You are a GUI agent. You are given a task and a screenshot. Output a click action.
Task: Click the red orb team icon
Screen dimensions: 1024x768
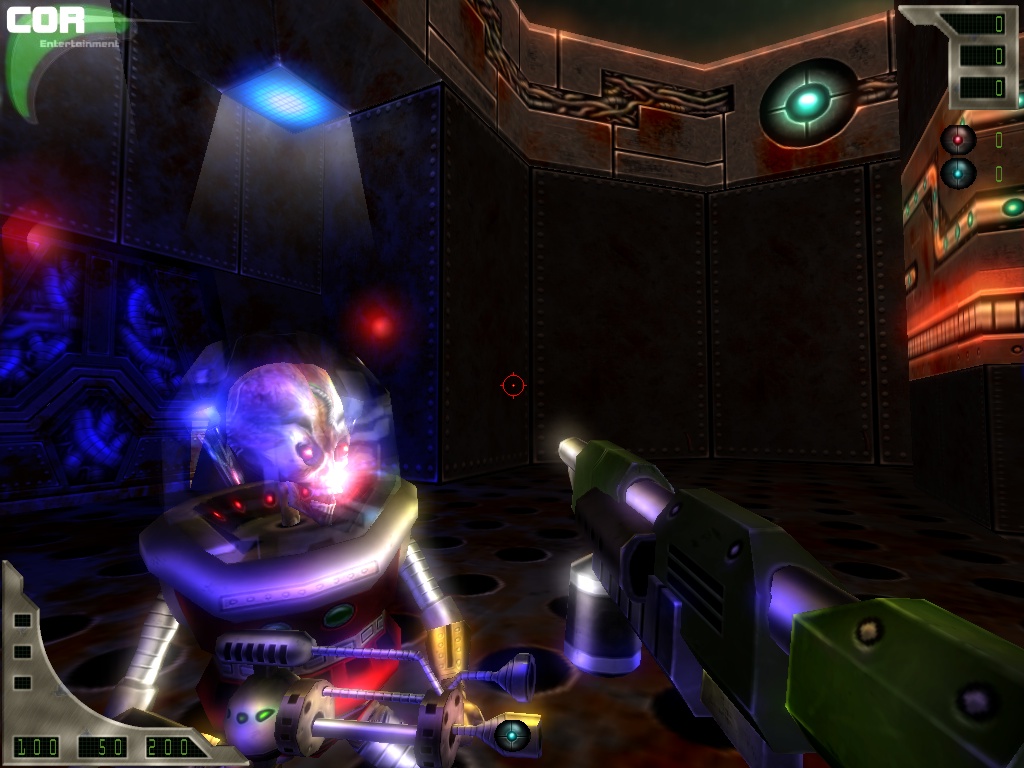[x=958, y=139]
